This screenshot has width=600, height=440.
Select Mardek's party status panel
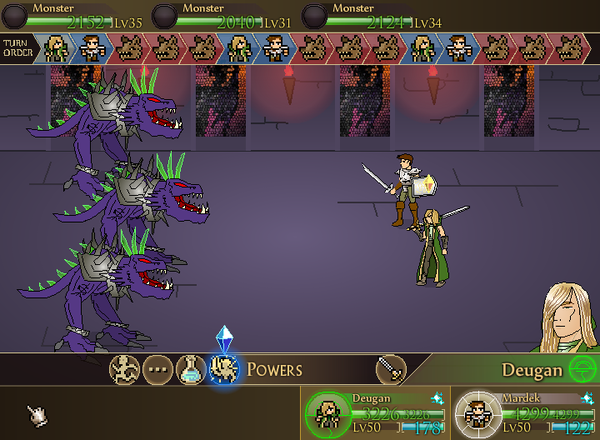pyautogui.click(x=524, y=412)
